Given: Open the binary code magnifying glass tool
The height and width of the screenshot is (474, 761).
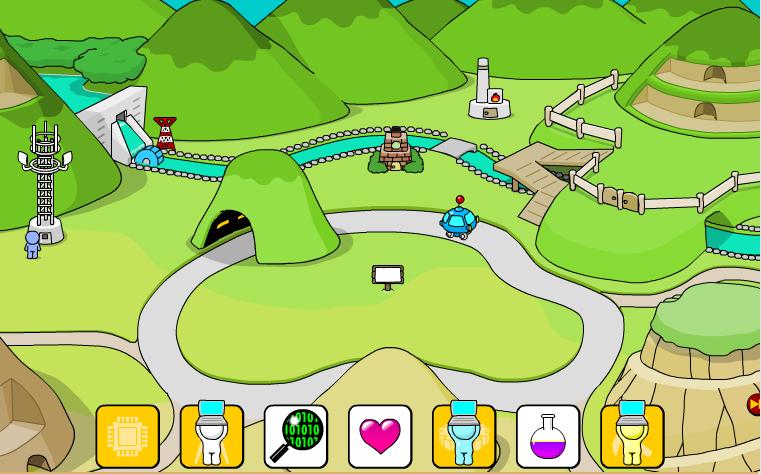Looking at the screenshot, I should [x=296, y=436].
